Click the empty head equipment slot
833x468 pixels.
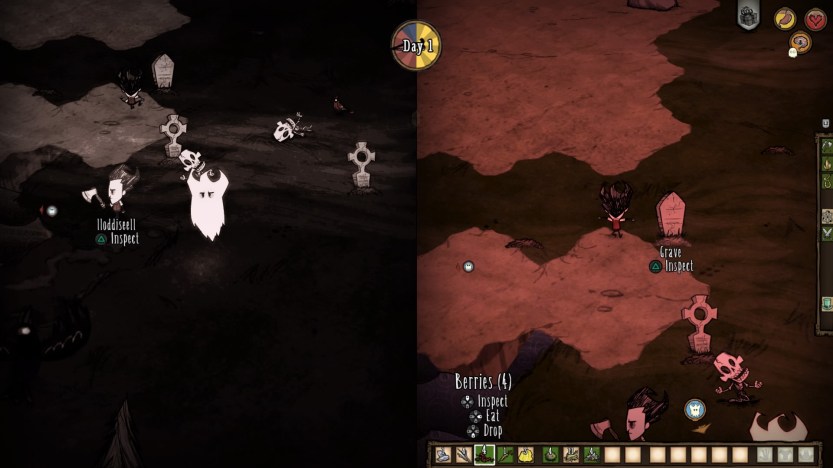805,455
